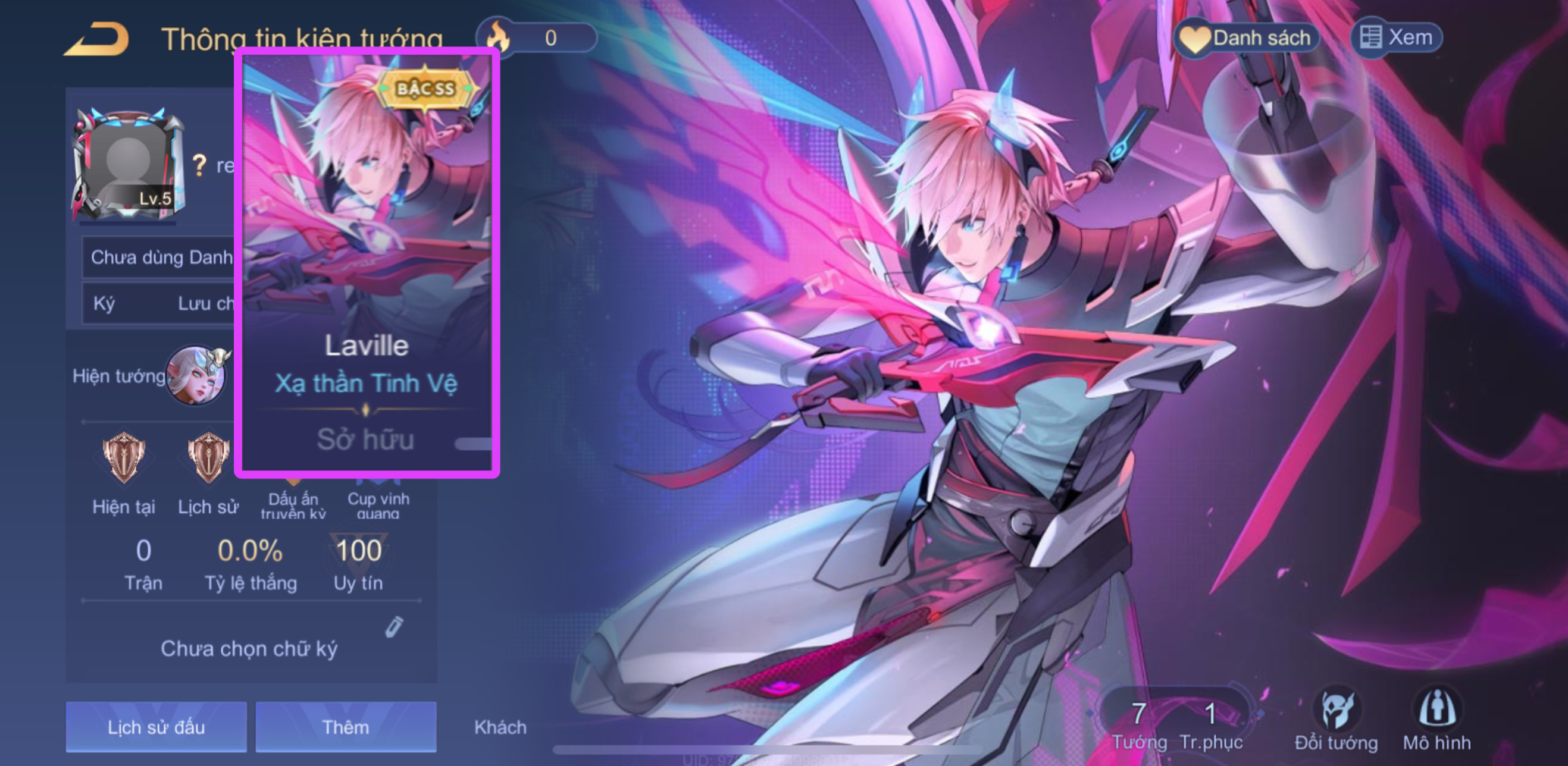The height and width of the screenshot is (766, 1568).
Task: Select the Laville Xạ thần Tinh Vệ card
Action: coord(367,263)
